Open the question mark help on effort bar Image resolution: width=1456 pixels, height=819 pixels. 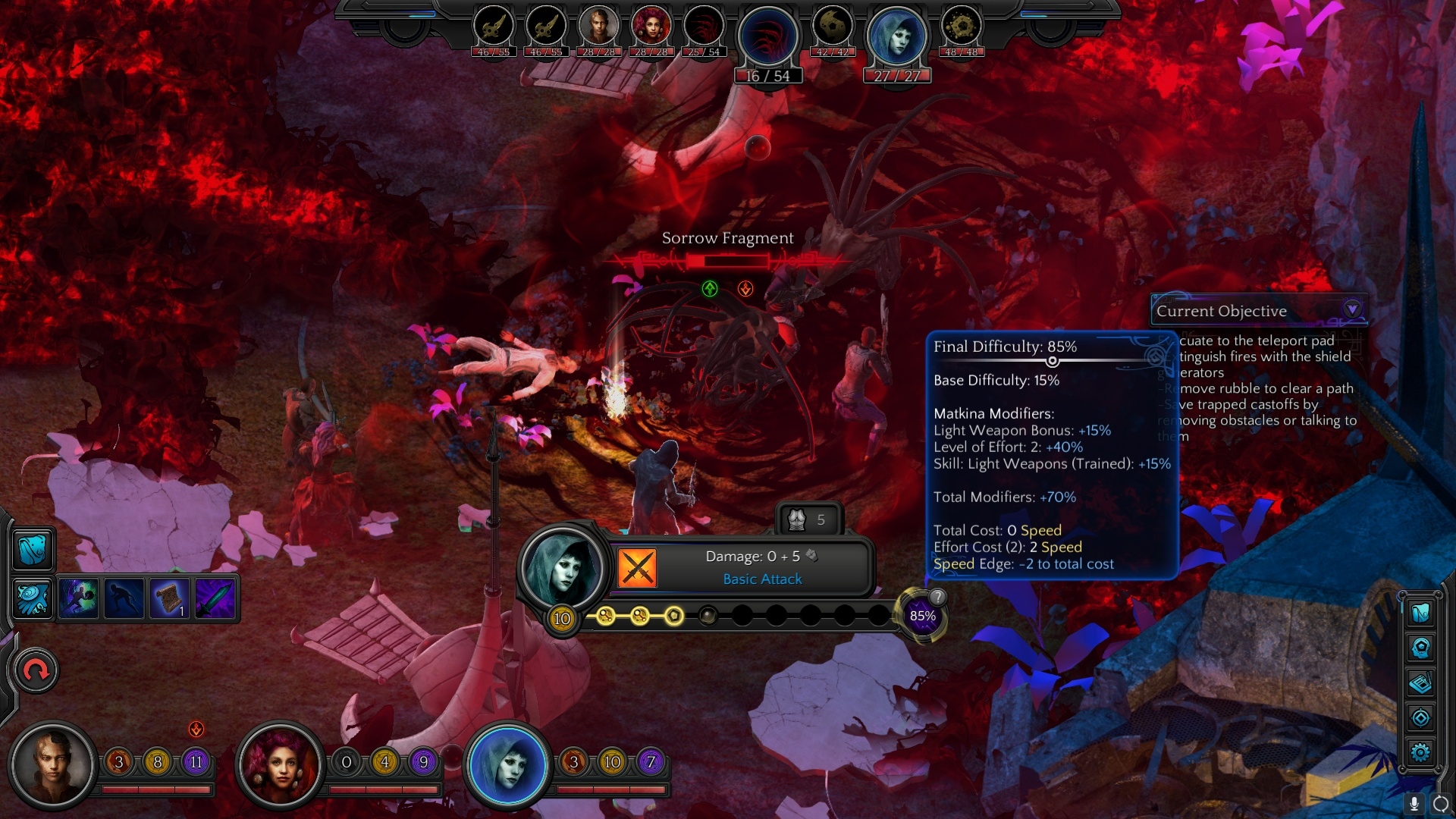pyautogui.click(x=938, y=597)
